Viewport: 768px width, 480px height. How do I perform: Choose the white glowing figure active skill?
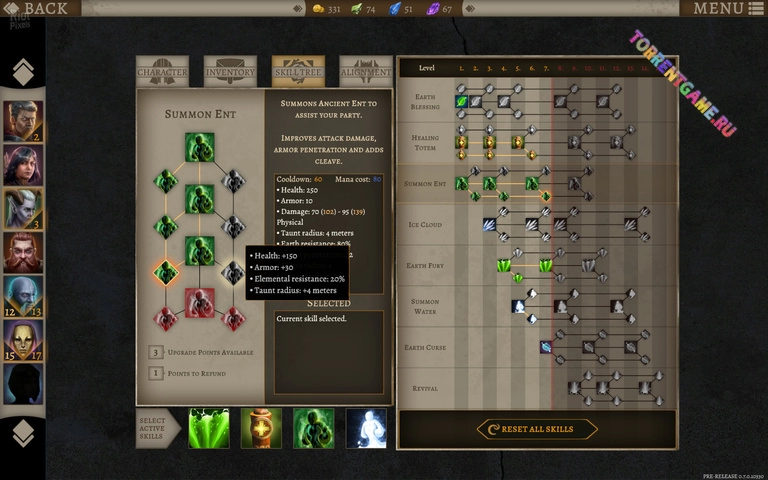coord(366,428)
